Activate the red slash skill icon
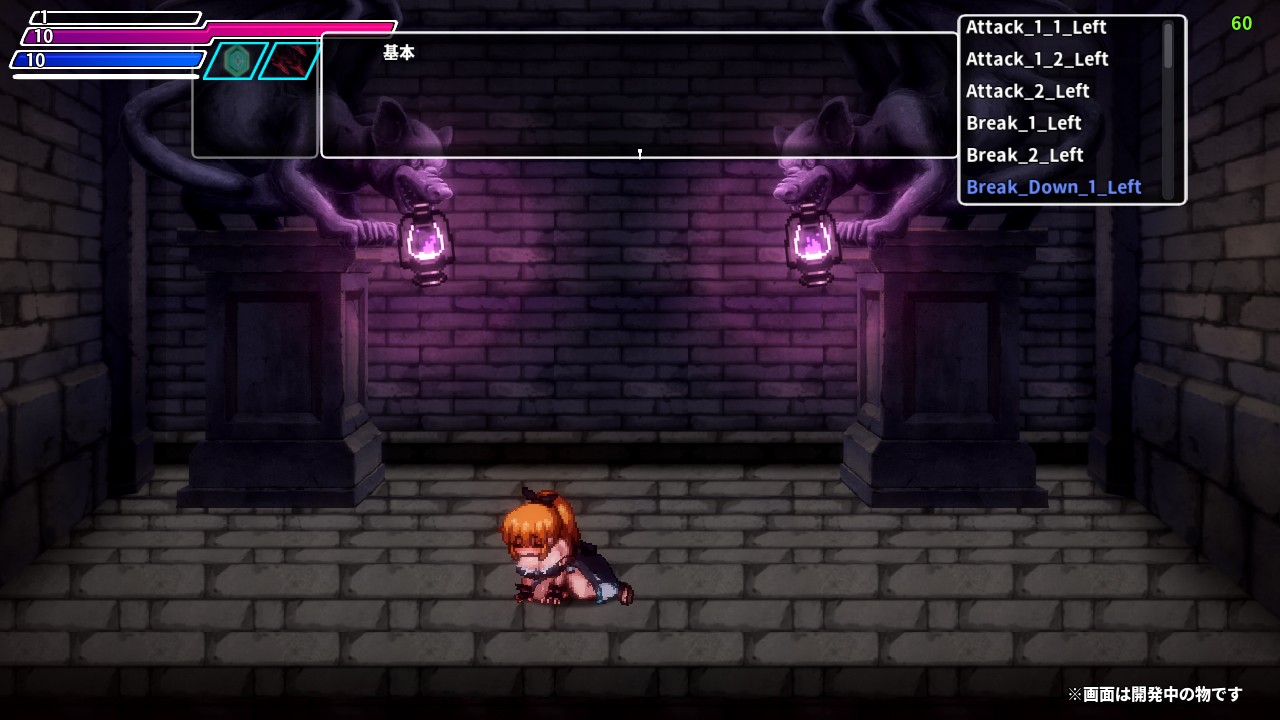 tap(290, 61)
